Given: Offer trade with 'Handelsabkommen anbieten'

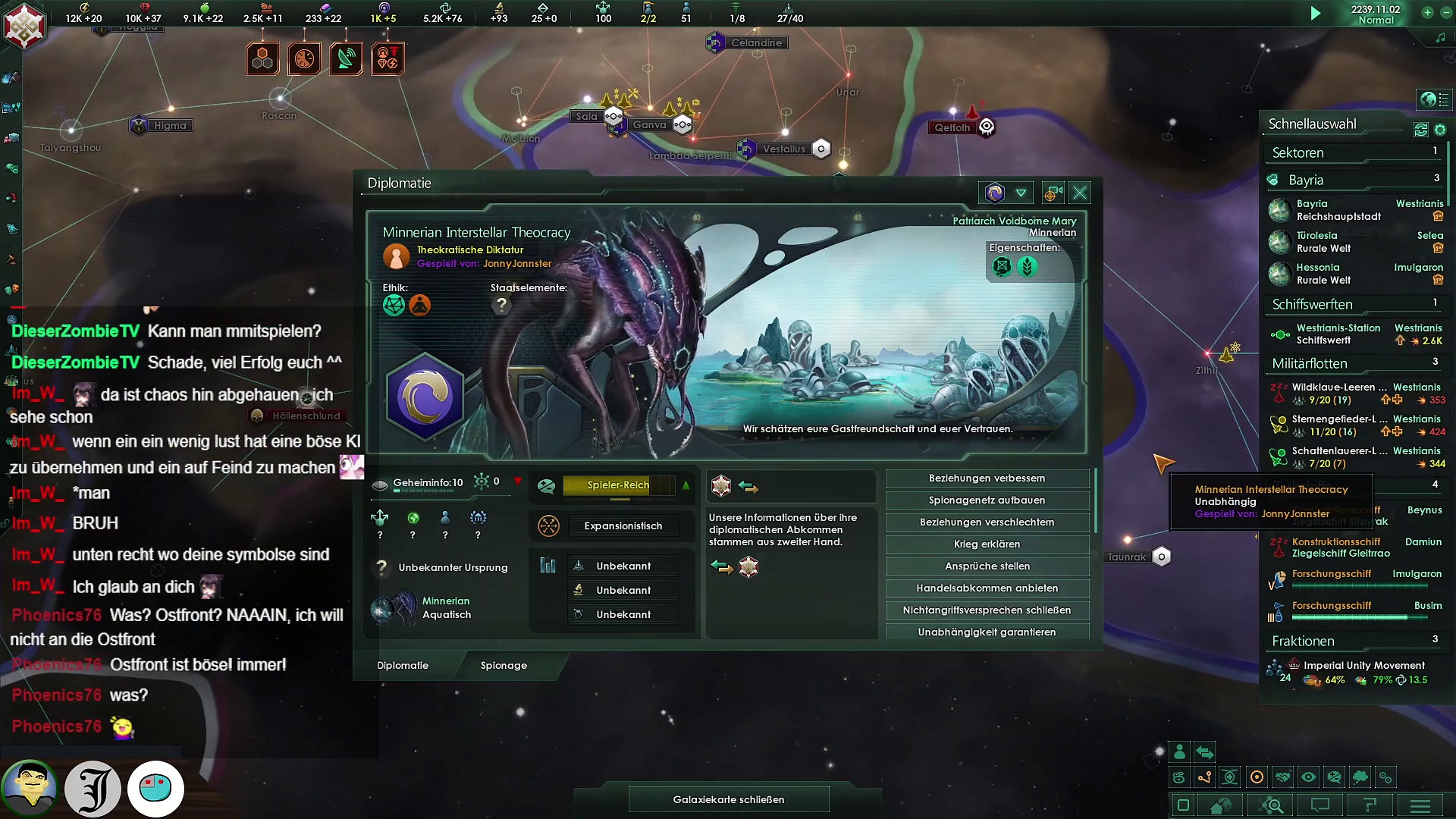Looking at the screenshot, I should 987,588.
